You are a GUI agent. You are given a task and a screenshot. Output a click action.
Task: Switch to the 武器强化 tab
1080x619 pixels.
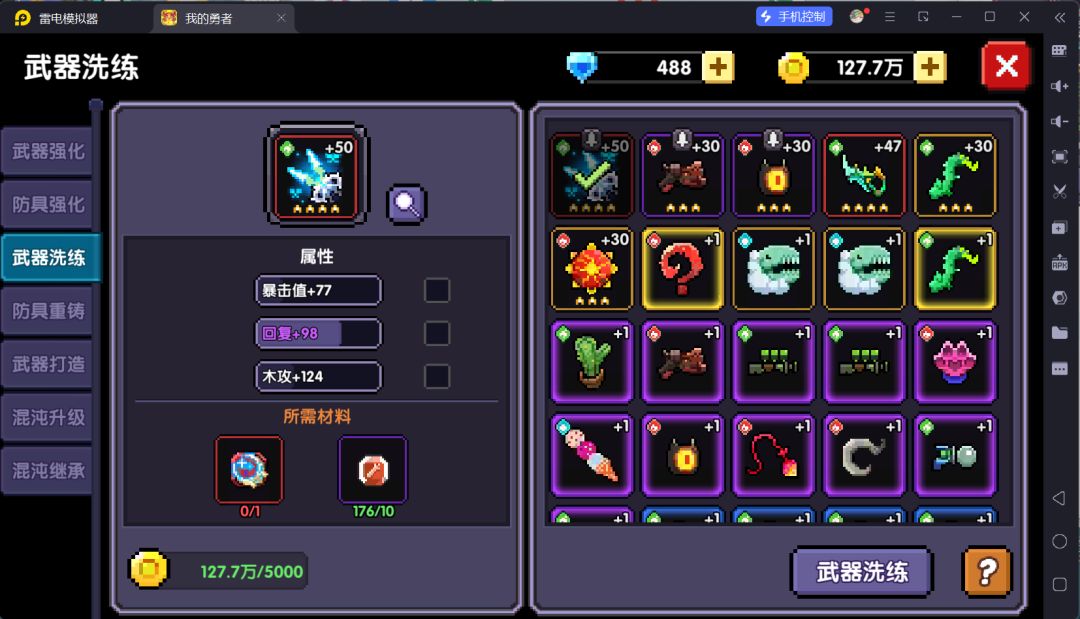click(48, 152)
